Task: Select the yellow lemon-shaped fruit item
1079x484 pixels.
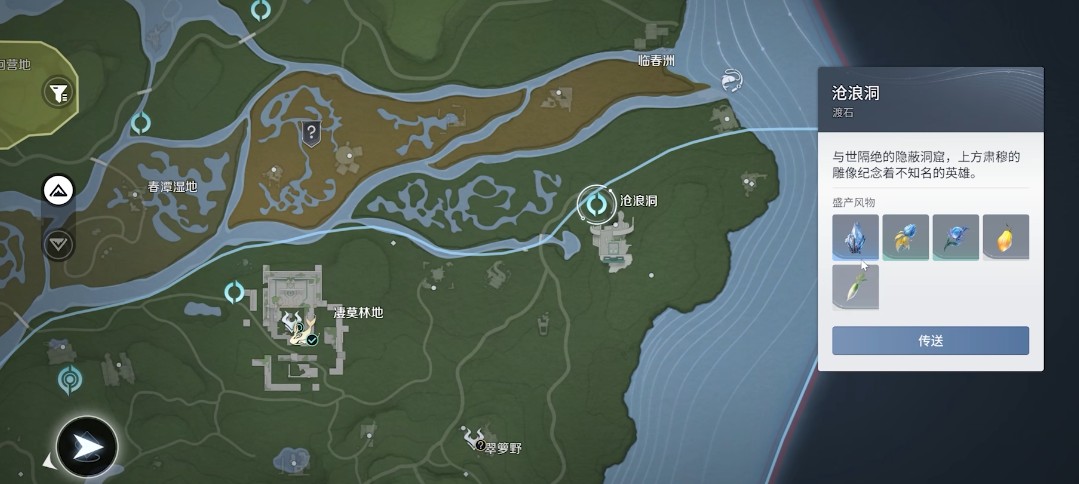Action: coord(1006,237)
